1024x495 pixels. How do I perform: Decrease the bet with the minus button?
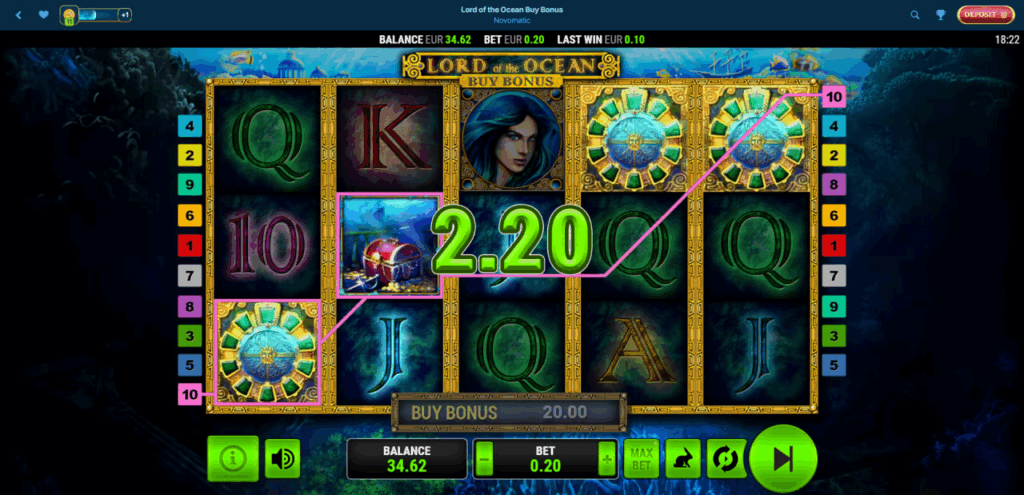pyautogui.click(x=484, y=459)
